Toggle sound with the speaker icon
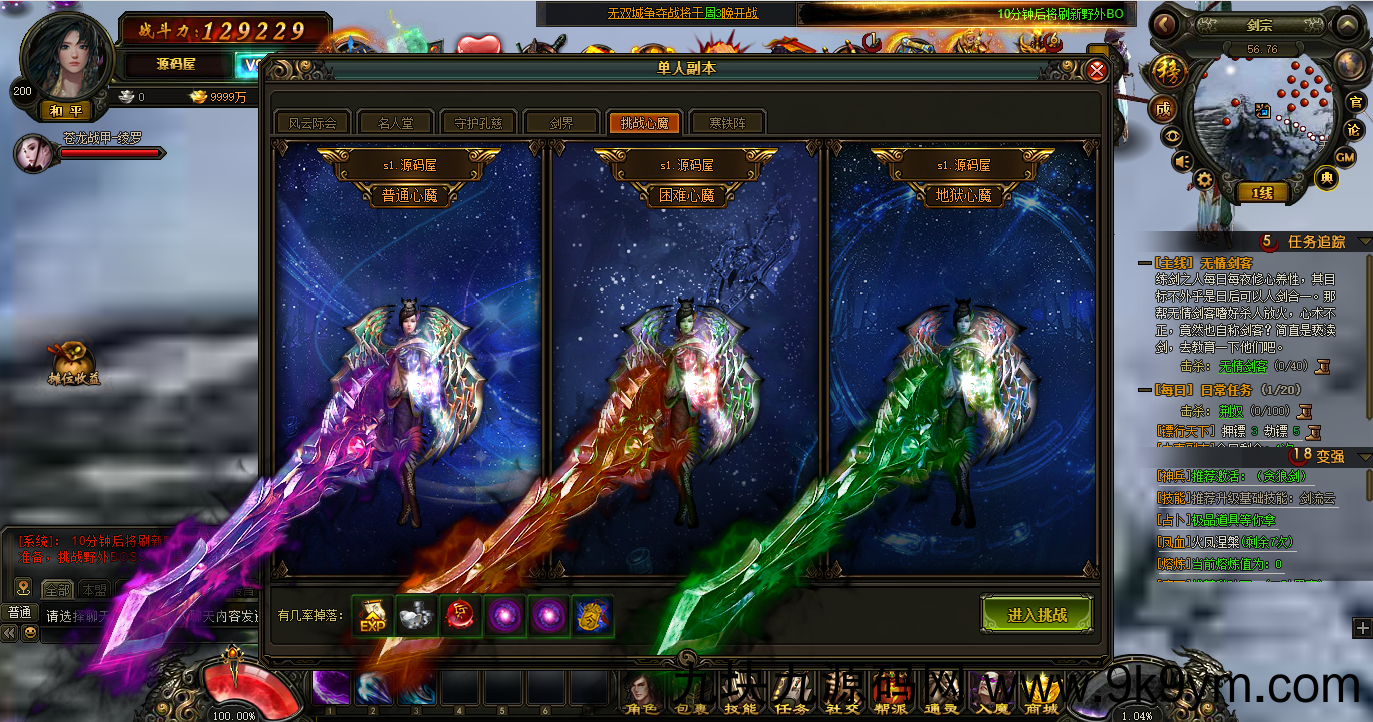 pos(1182,162)
